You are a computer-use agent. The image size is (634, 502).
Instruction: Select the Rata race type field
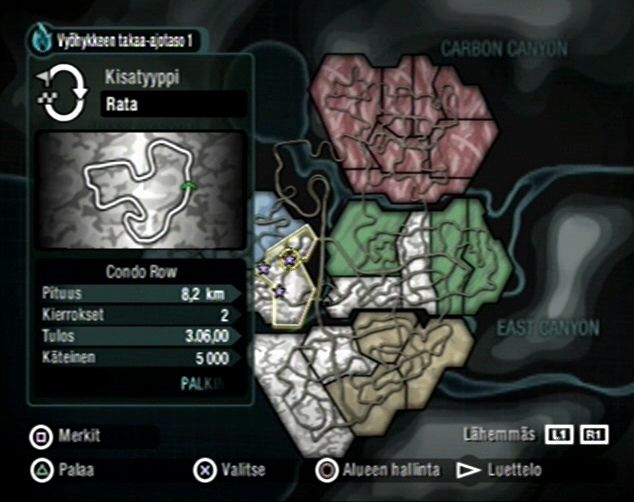pyautogui.click(x=174, y=103)
